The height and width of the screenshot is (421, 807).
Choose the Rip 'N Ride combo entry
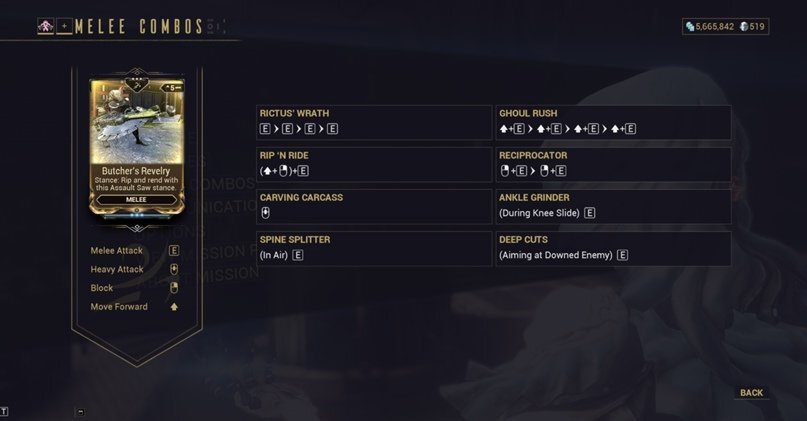[x=374, y=164]
